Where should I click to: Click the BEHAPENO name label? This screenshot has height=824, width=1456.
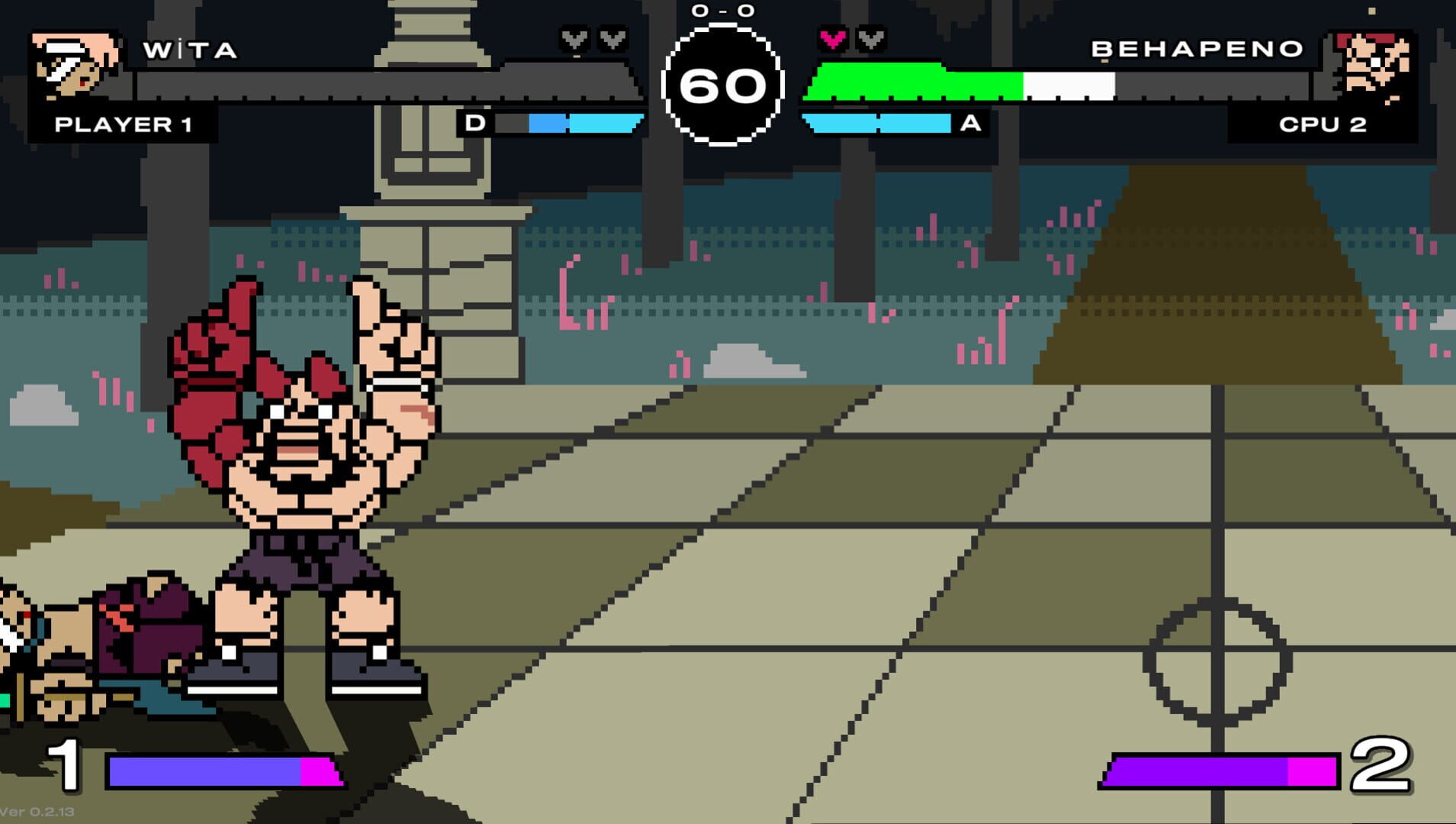[1197, 48]
